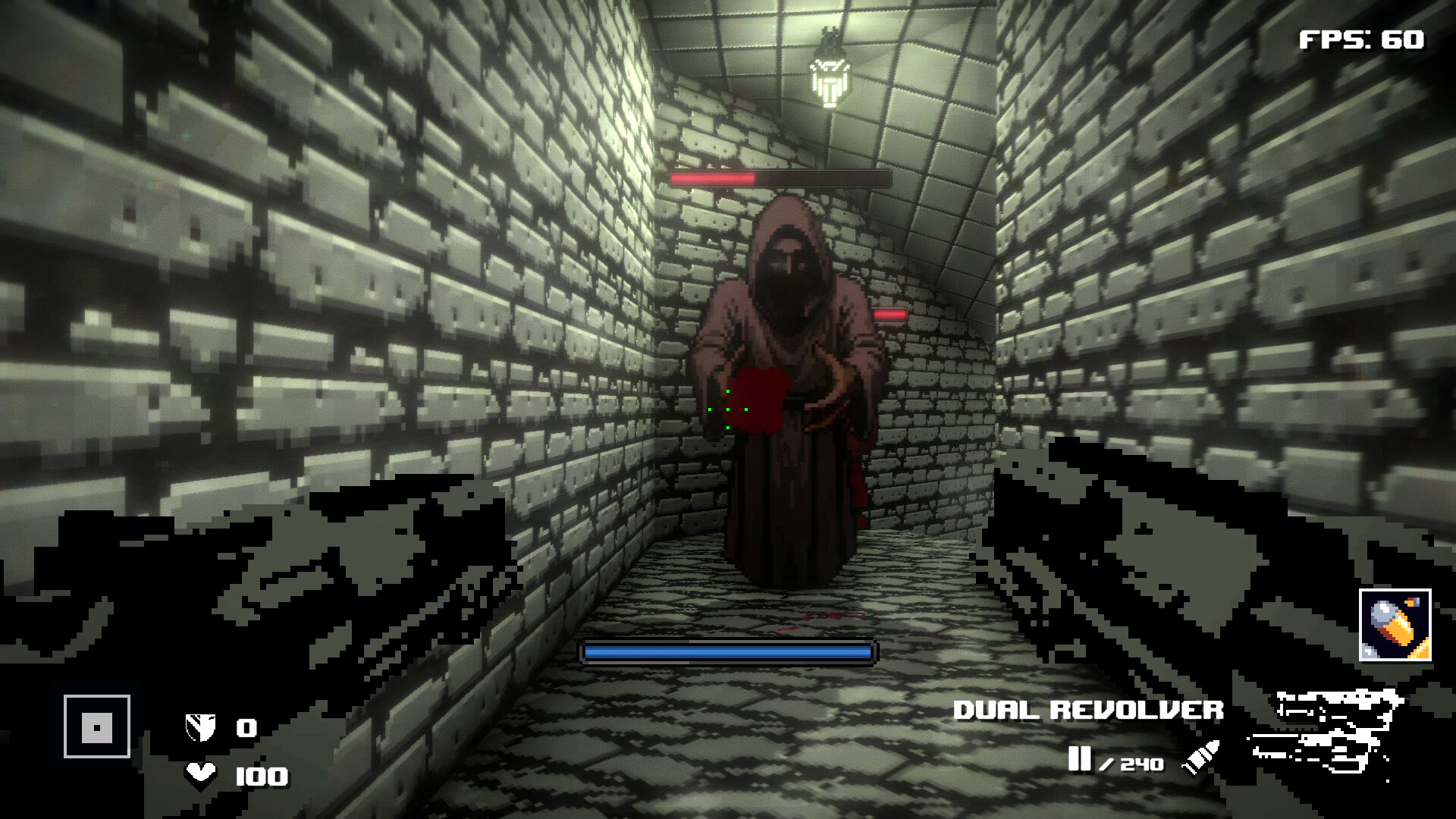
Task: Click the blue progress bar above the floor
Action: pyautogui.click(x=726, y=650)
